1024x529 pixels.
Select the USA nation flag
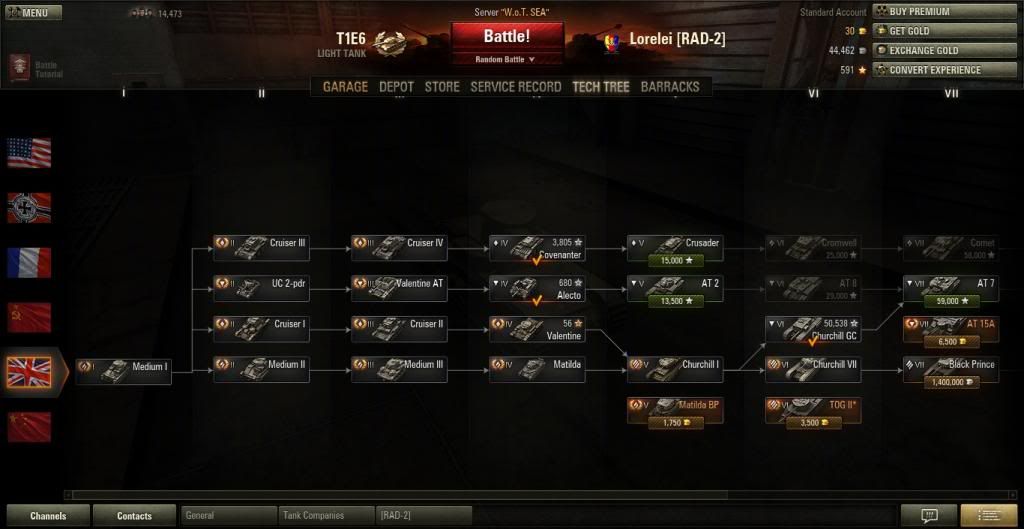tap(29, 153)
